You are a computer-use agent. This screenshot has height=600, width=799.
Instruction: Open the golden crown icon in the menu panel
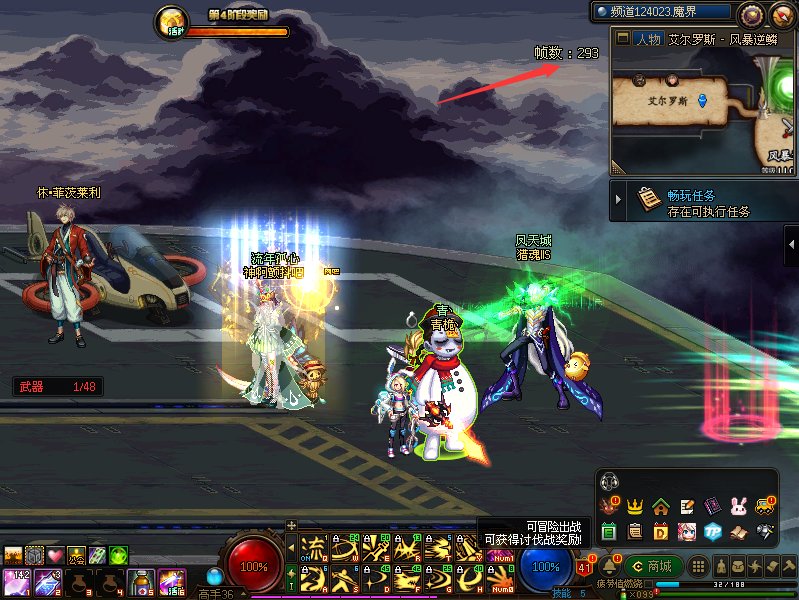click(634, 506)
